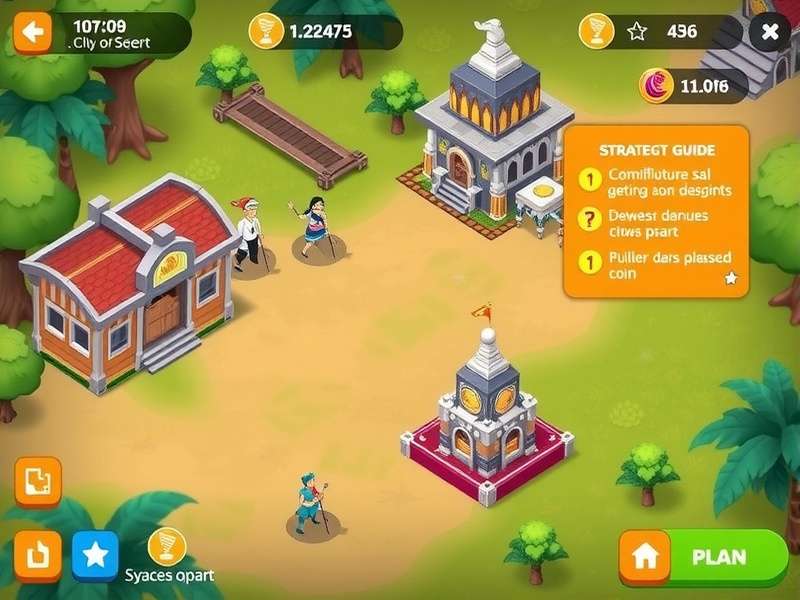Click the small star in the guide panel
Image resolution: width=800 pixels, height=600 pixels.
point(731,279)
